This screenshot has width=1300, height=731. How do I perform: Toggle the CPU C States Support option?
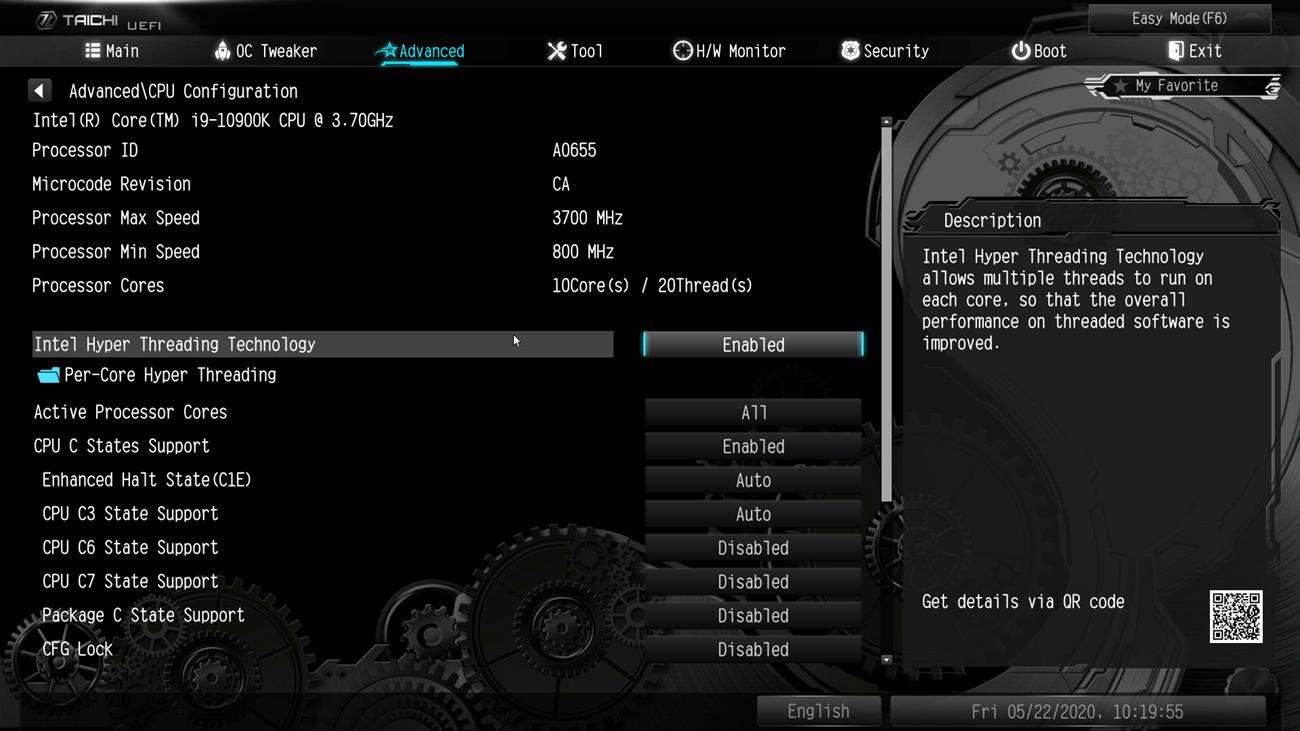[x=753, y=447]
